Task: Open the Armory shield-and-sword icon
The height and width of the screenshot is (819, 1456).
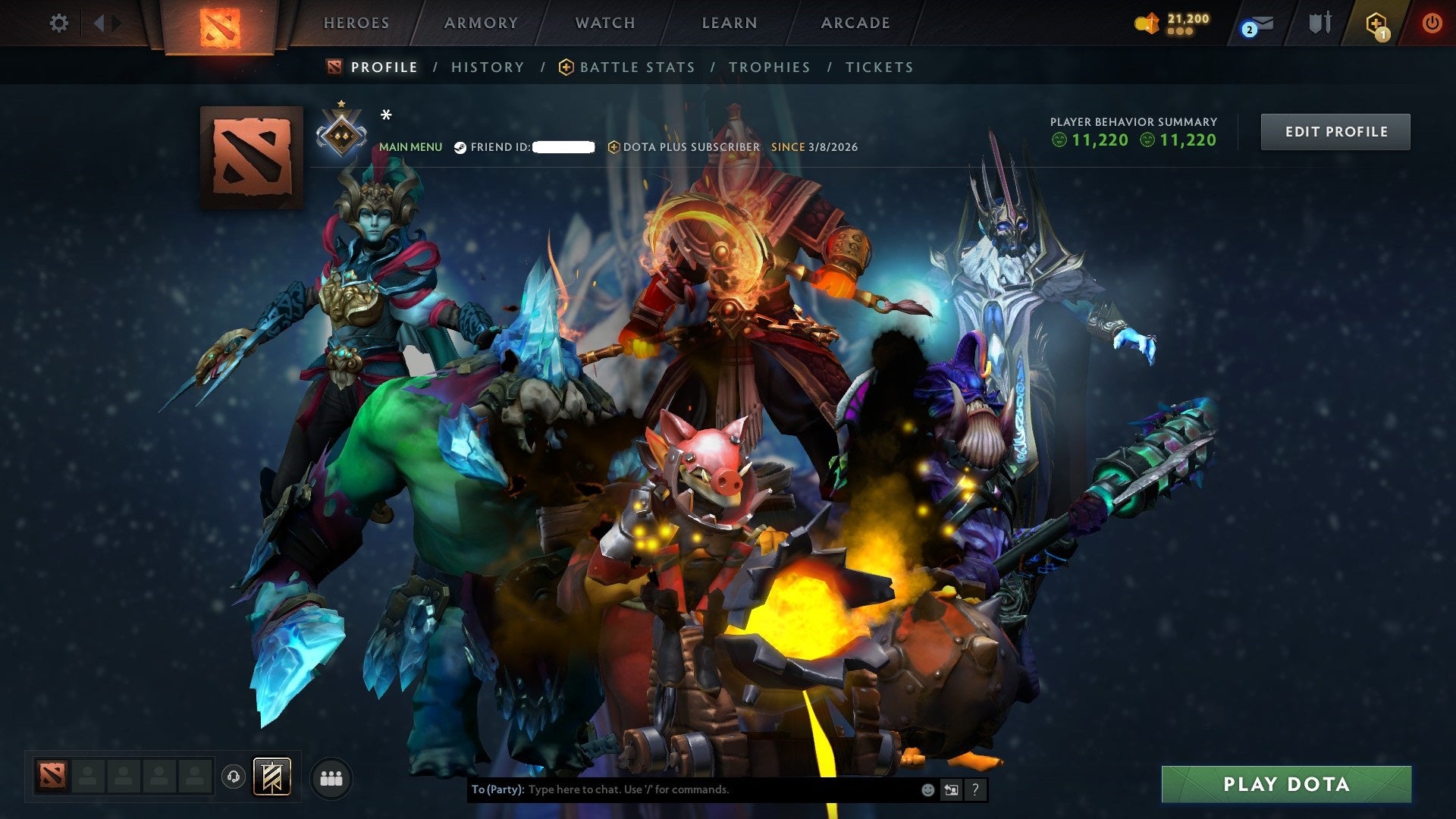Action: 1319,23
